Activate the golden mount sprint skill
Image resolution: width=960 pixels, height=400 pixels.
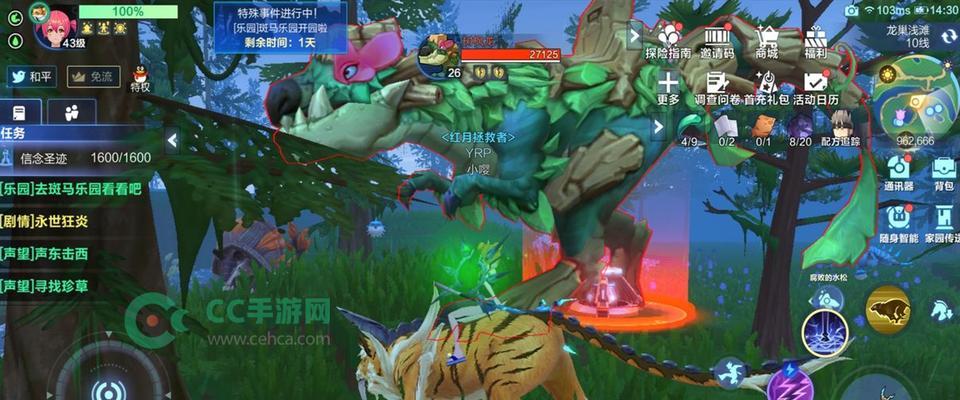click(887, 309)
